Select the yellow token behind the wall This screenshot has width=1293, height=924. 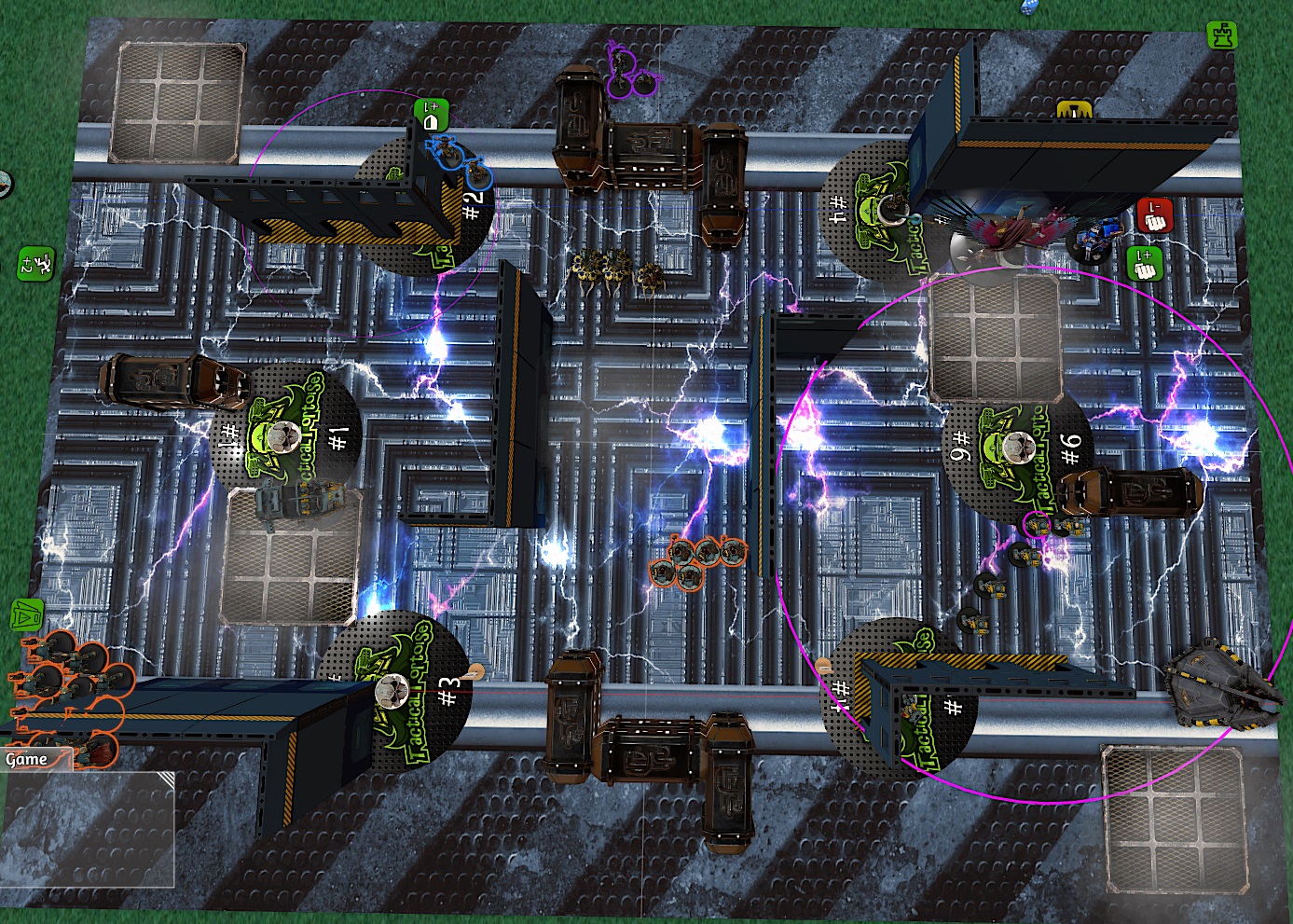pyautogui.click(x=1075, y=110)
